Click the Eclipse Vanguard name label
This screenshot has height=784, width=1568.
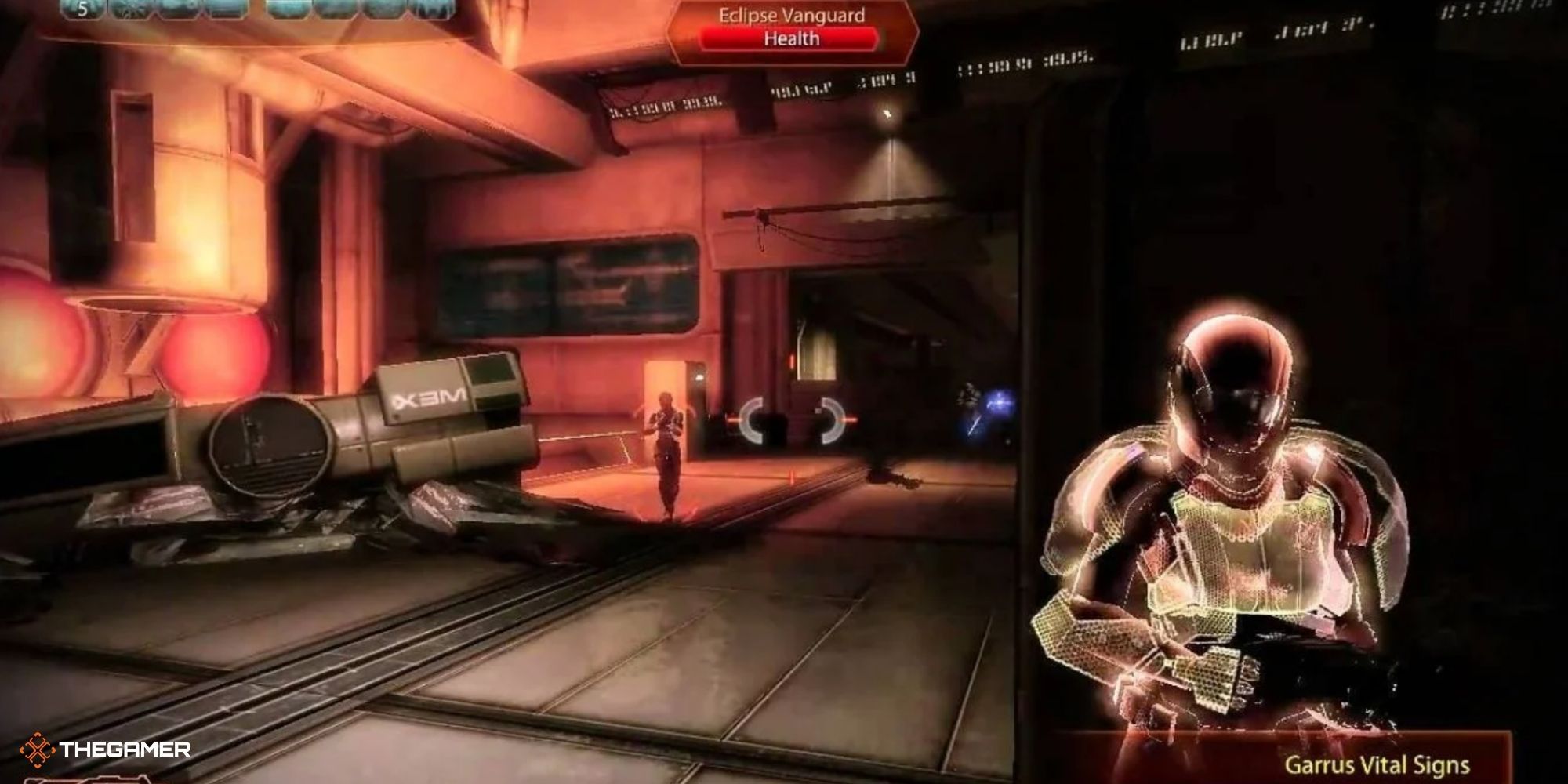pyautogui.click(x=792, y=13)
